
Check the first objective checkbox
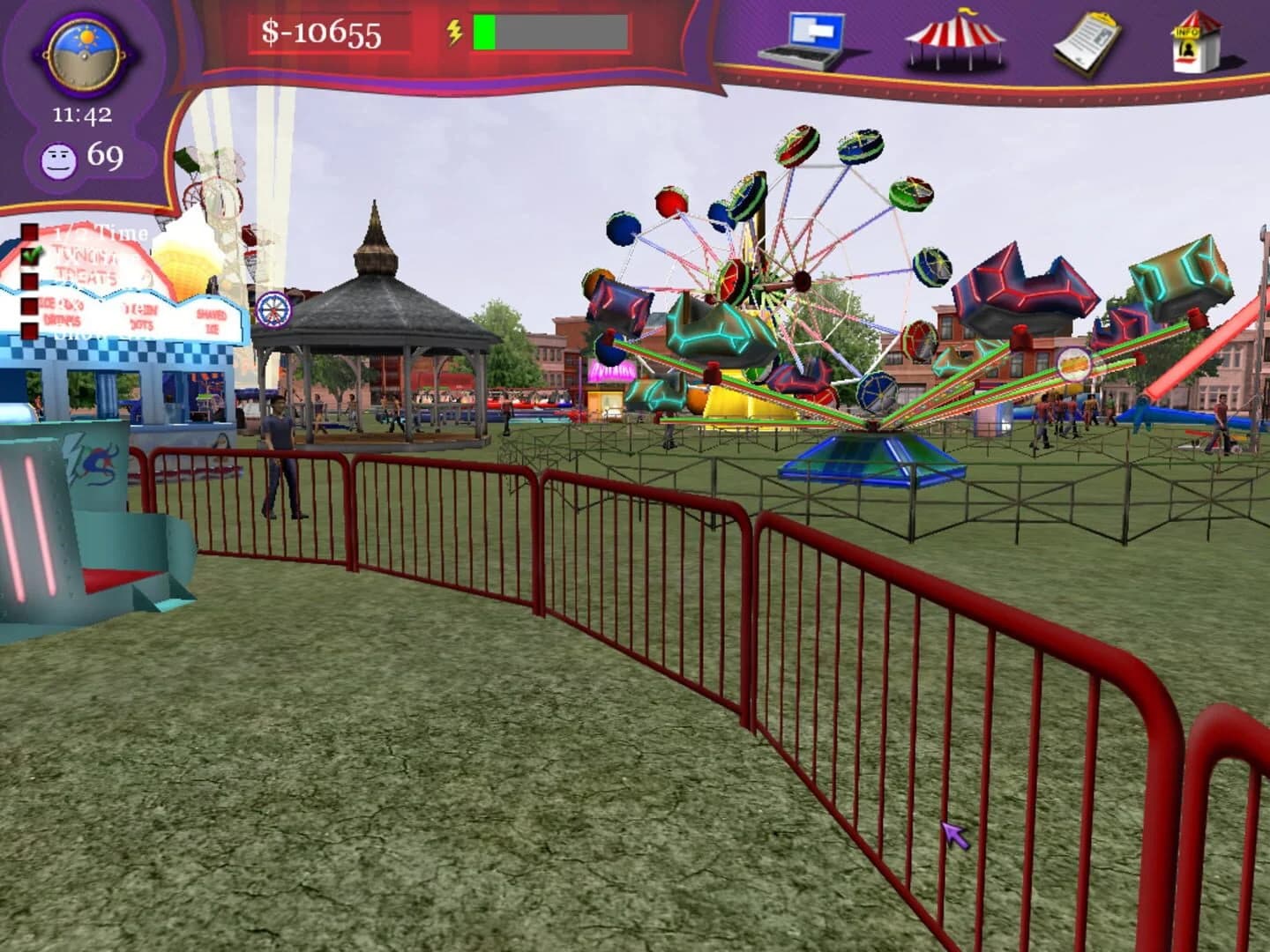coord(30,232)
